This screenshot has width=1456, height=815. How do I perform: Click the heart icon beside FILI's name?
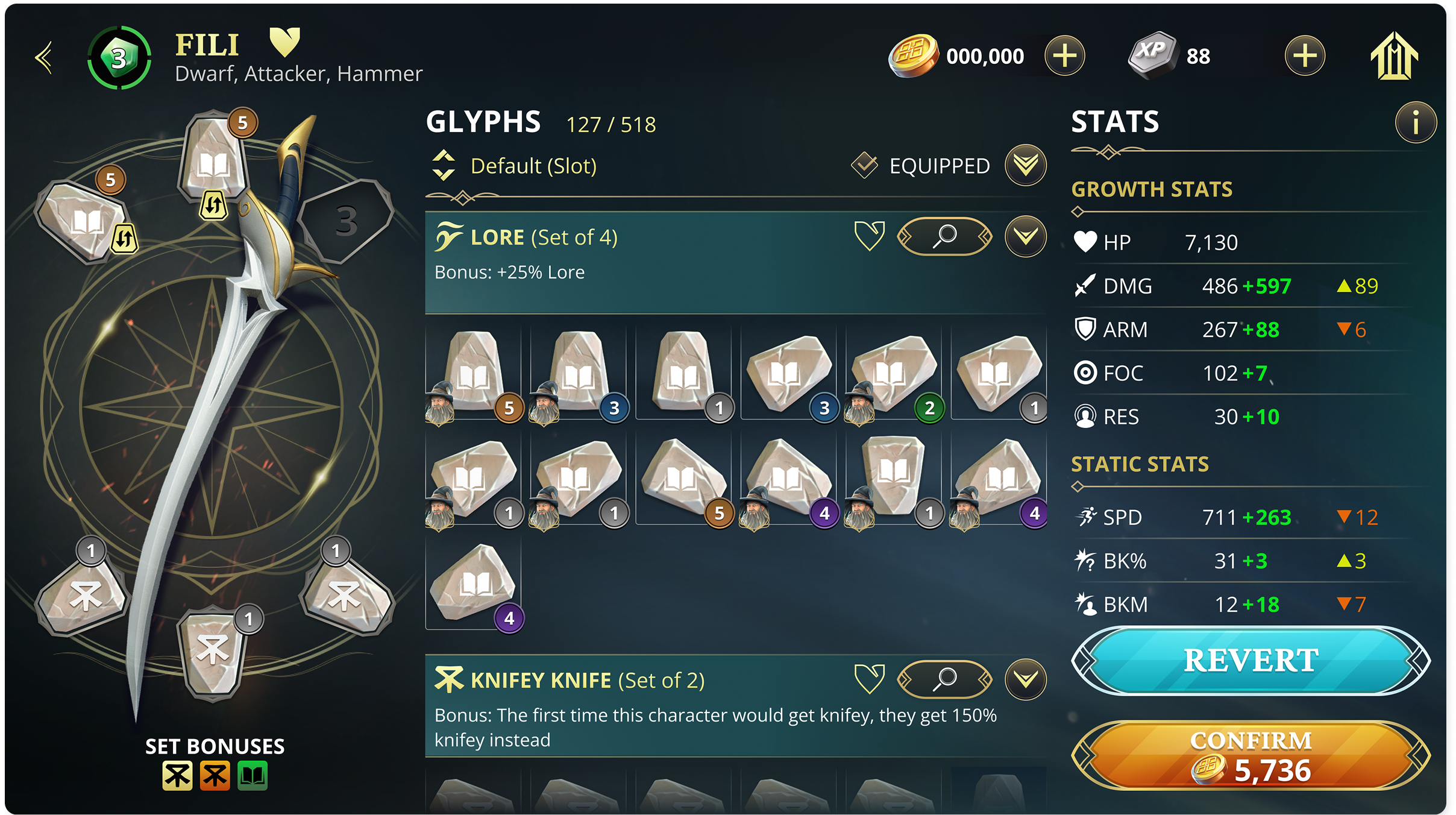click(285, 41)
